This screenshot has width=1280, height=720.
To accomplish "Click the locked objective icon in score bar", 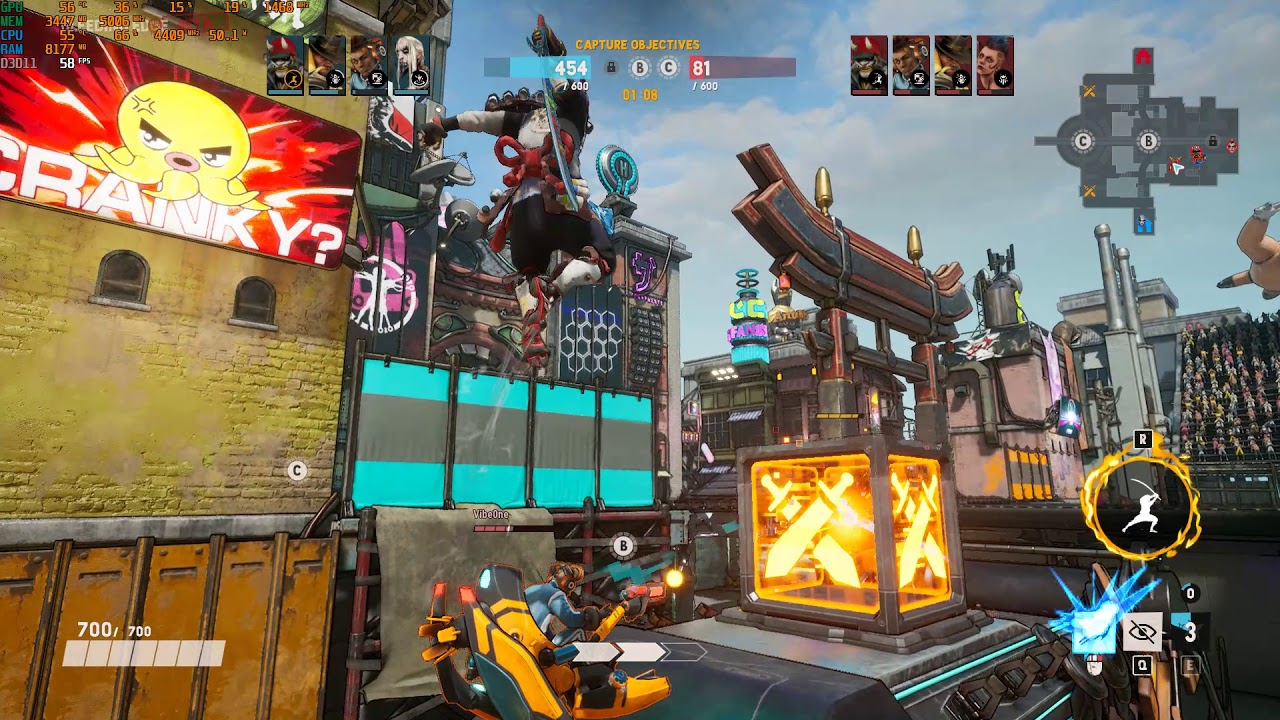I will [x=611, y=68].
